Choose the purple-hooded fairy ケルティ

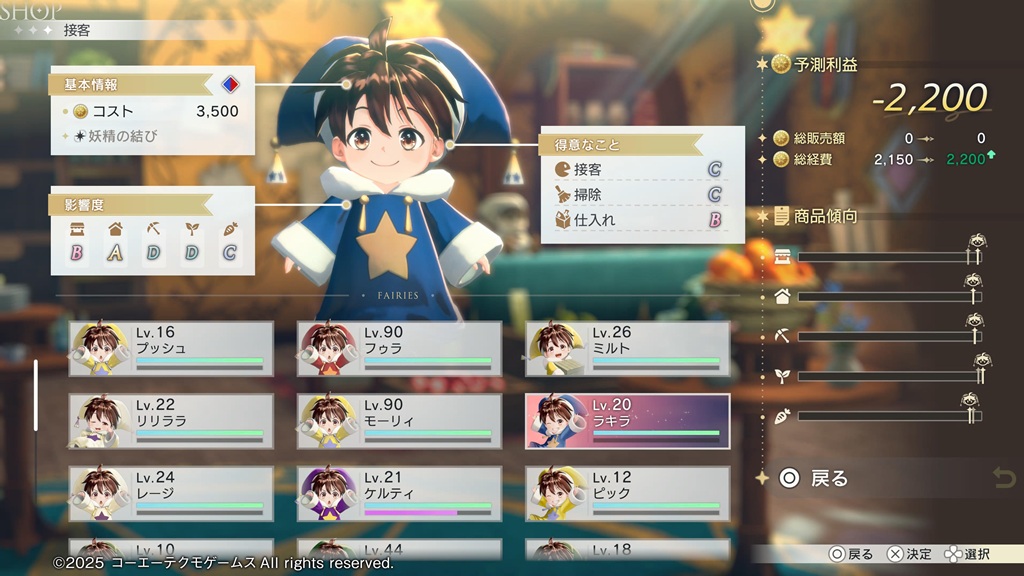[399, 493]
